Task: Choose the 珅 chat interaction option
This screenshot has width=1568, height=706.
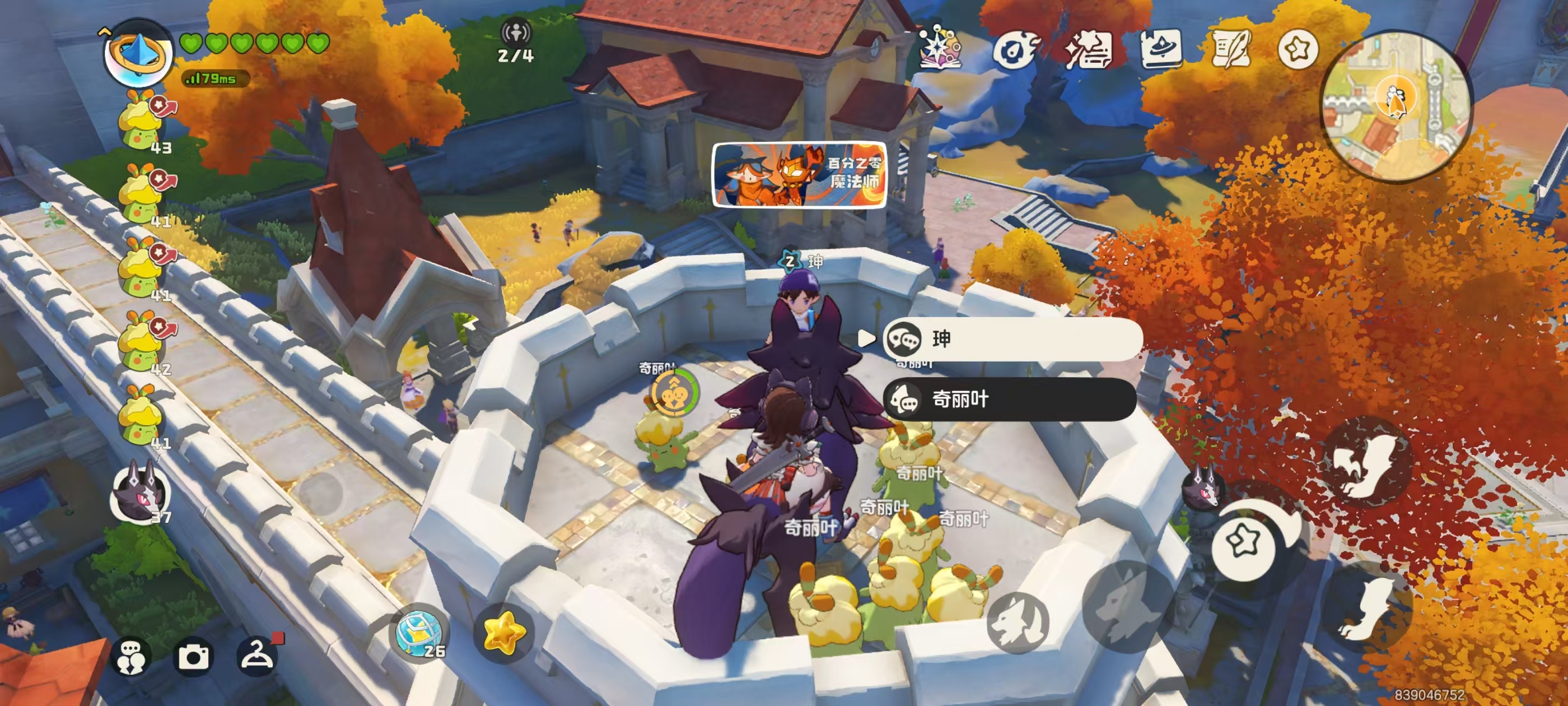Action: [x=1012, y=338]
